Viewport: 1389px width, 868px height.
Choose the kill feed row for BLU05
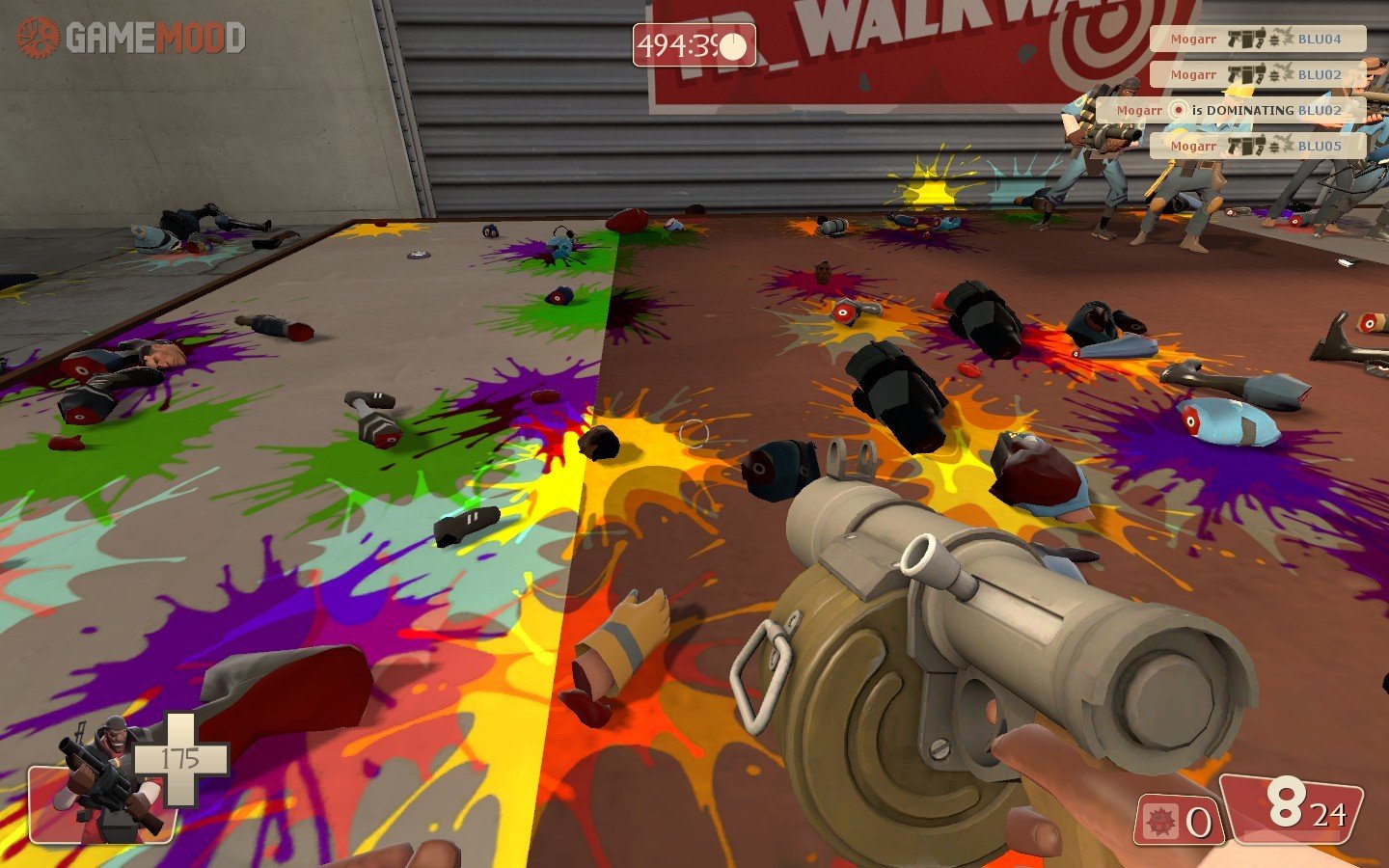pos(1257,147)
